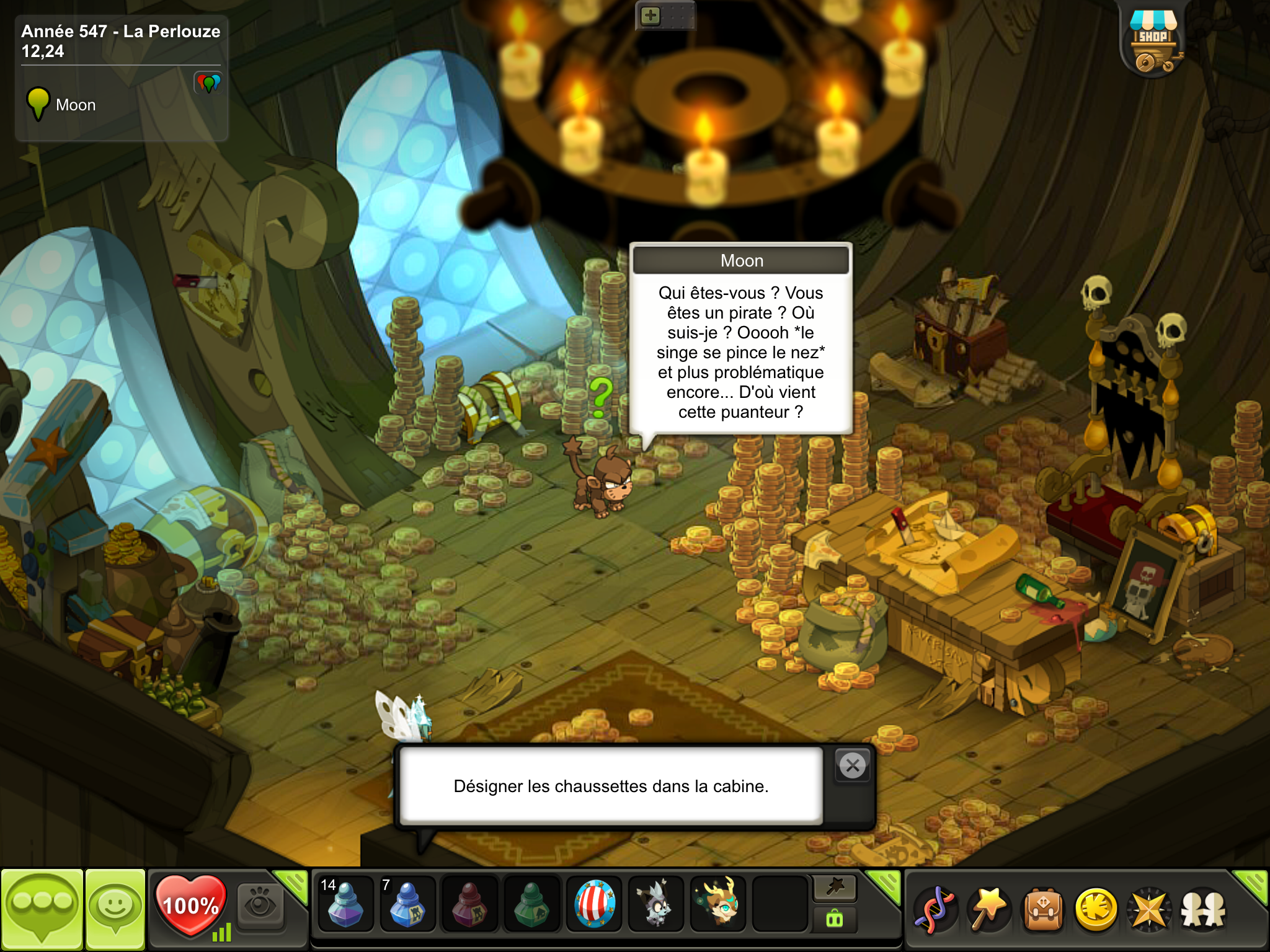This screenshot has height=952, width=1270.
Task: Open the DNA helix characteristics menu
Action: pos(935,909)
